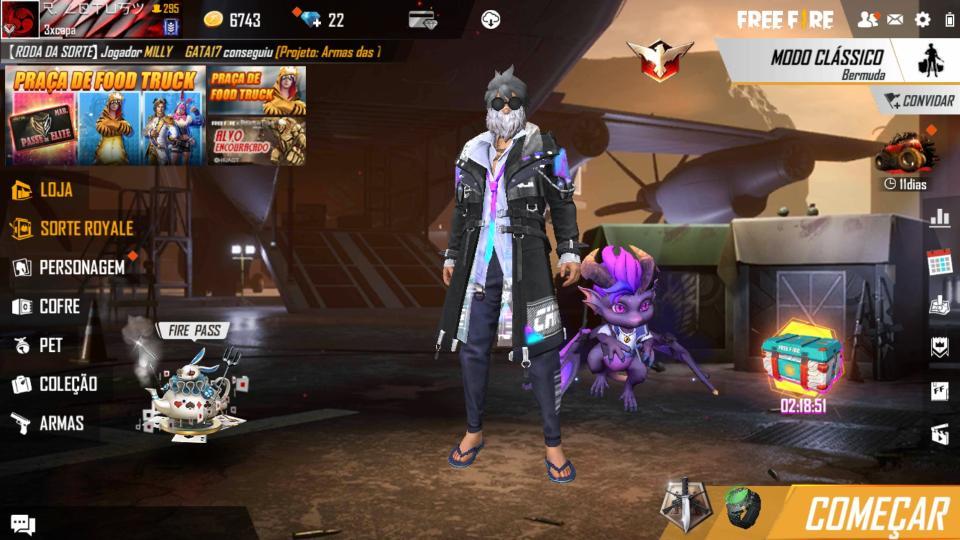
Task: Open the calendar events icon
Action: click(940, 263)
